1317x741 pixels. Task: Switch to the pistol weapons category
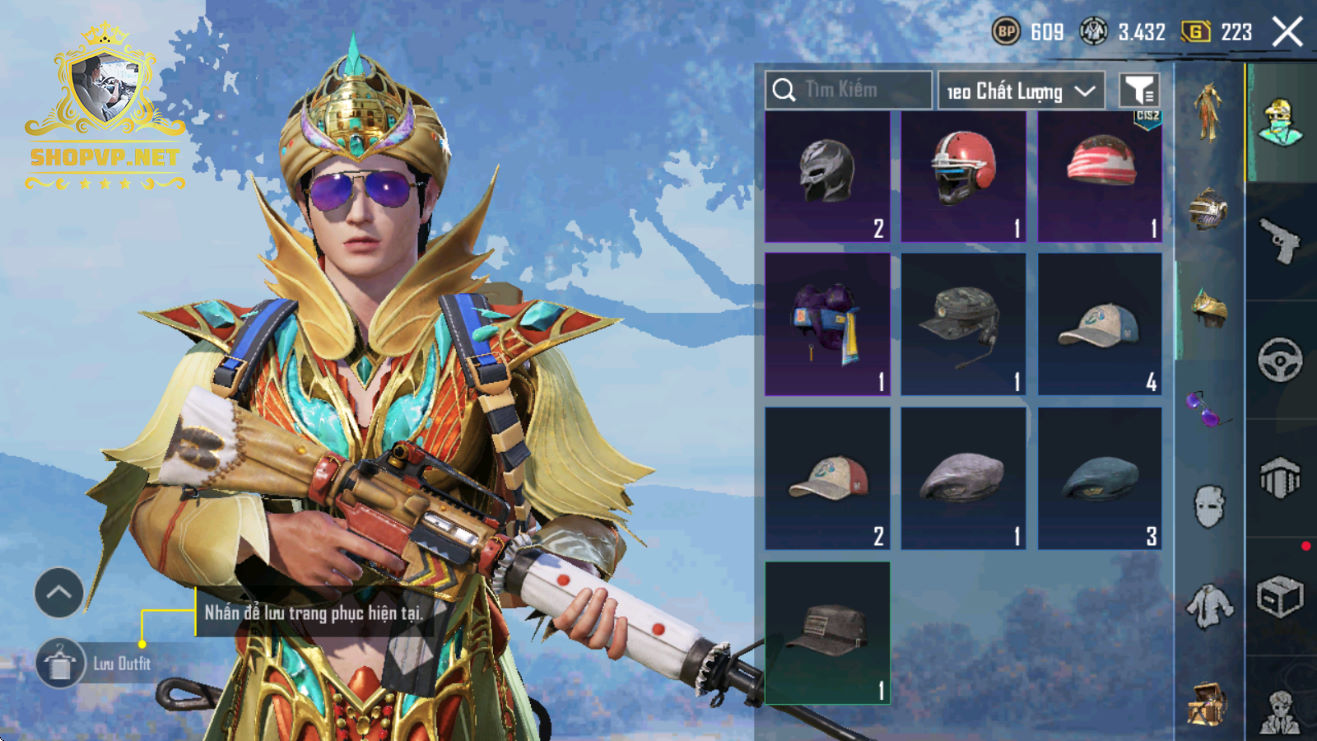tap(1280, 242)
